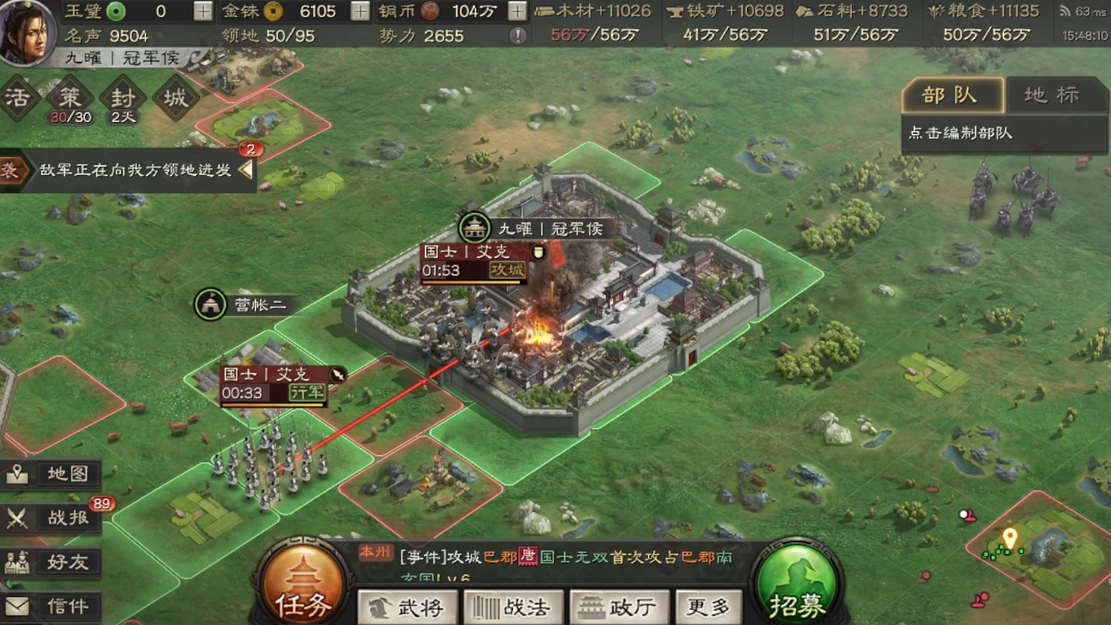Select the 策 diamond button
The height and width of the screenshot is (625, 1111).
[x=70, y=99]
